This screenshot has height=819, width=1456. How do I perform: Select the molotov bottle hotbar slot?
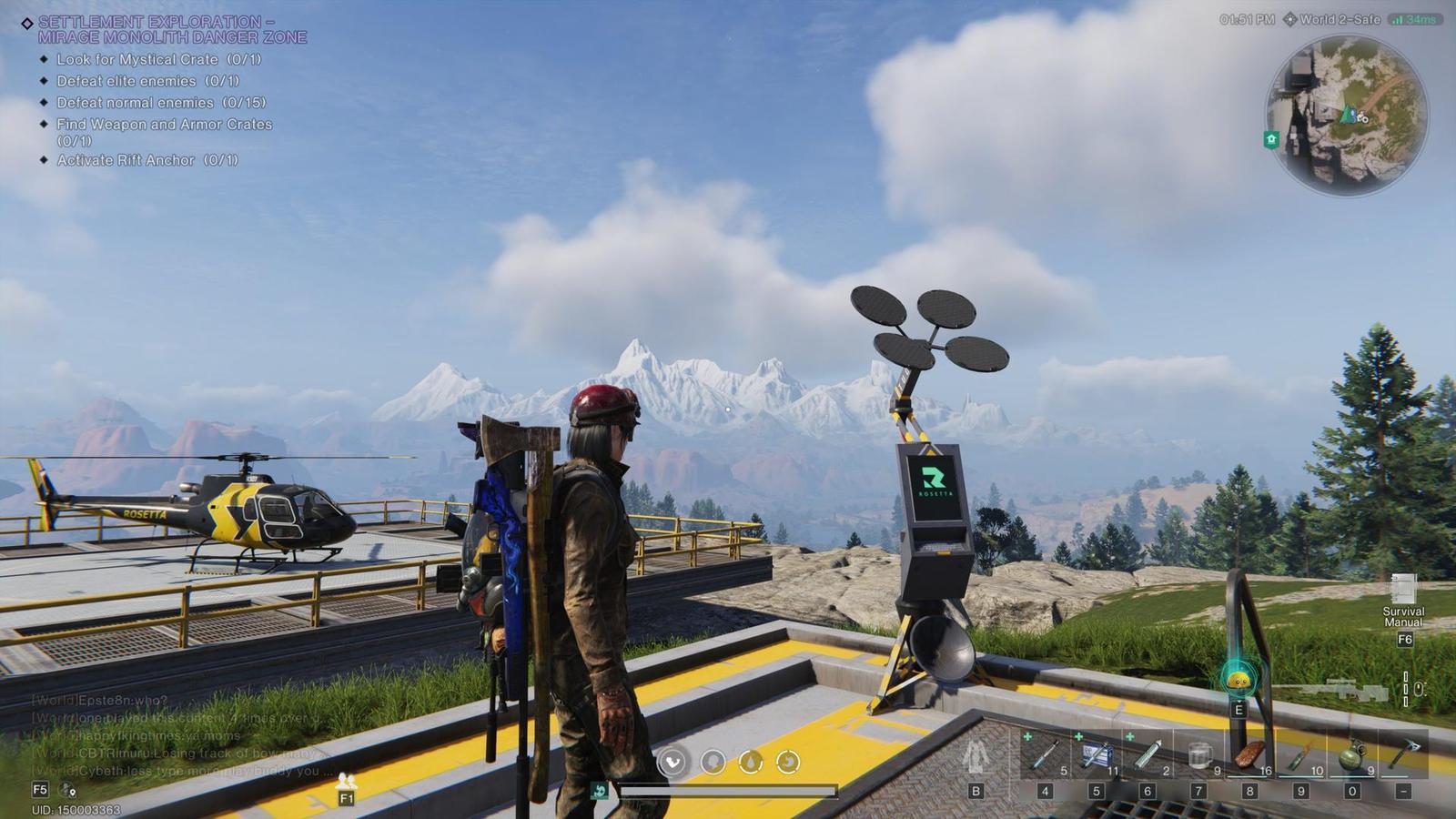coord(1301,754)
